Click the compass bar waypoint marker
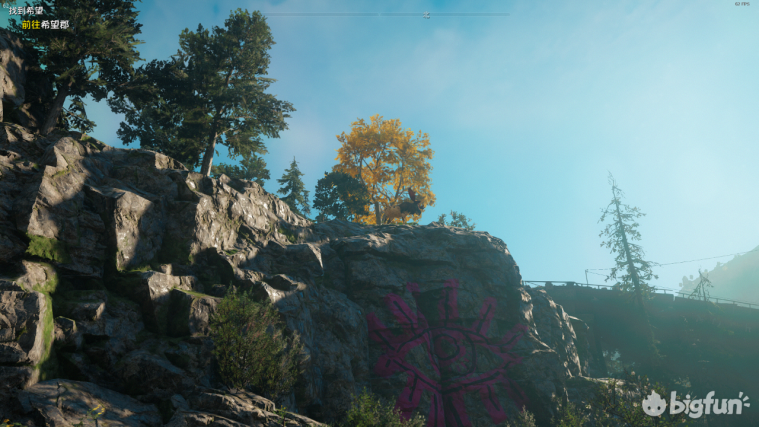Image resolution: width=759 pixels, height=427 pixels. point(427,15)
